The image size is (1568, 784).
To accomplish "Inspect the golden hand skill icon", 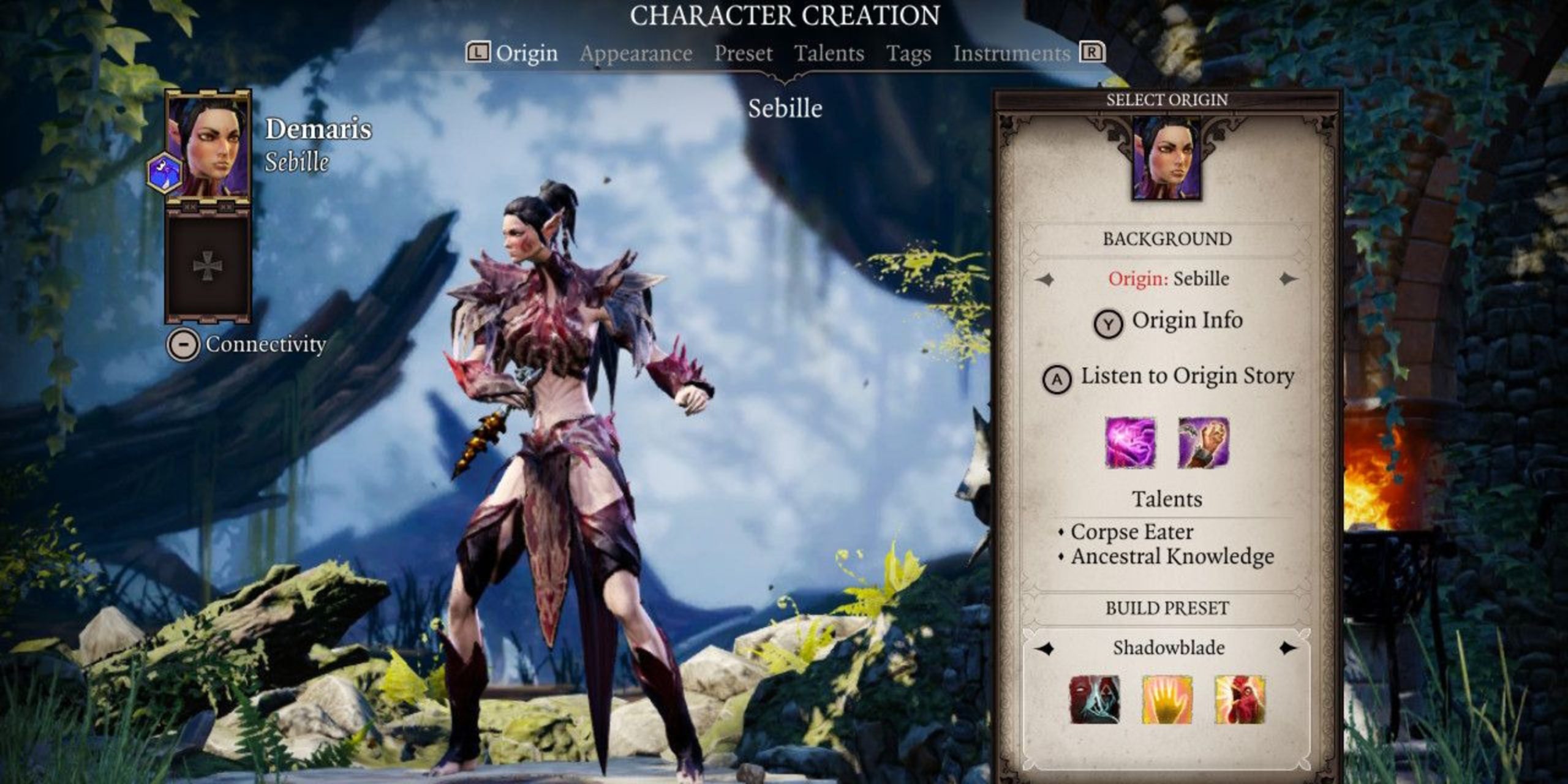I will [x=1167, y=699].
